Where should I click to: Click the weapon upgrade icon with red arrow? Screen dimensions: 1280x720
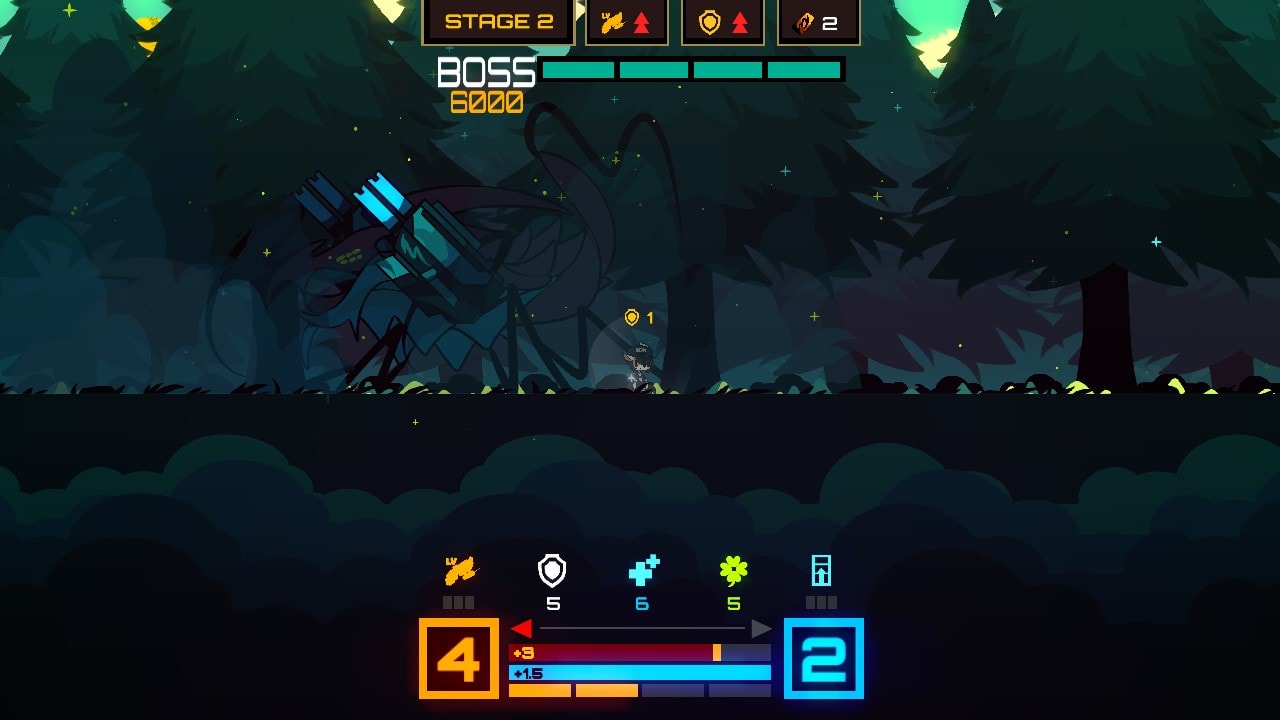626,20
